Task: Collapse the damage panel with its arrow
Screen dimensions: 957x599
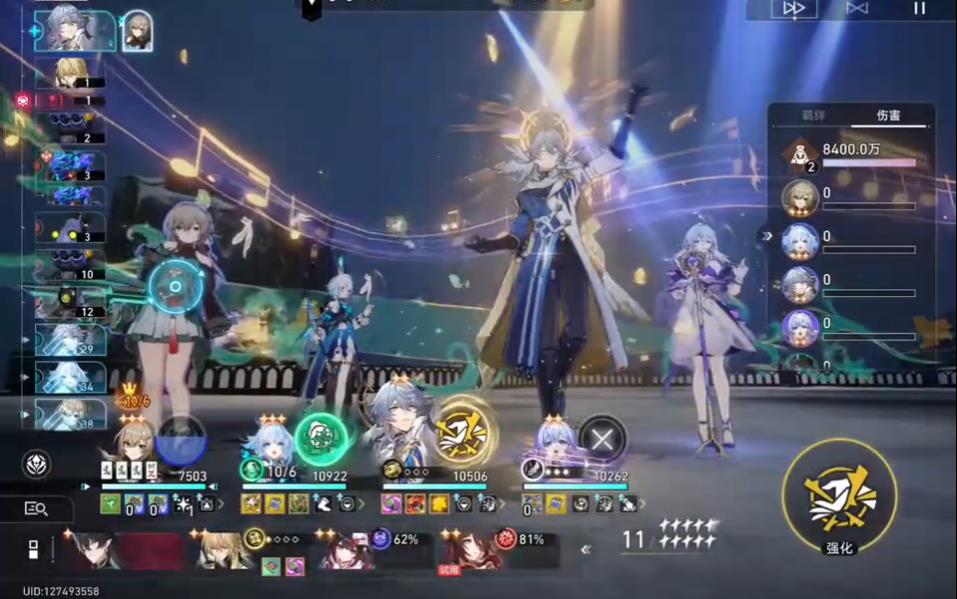Action: click(768, 237)
